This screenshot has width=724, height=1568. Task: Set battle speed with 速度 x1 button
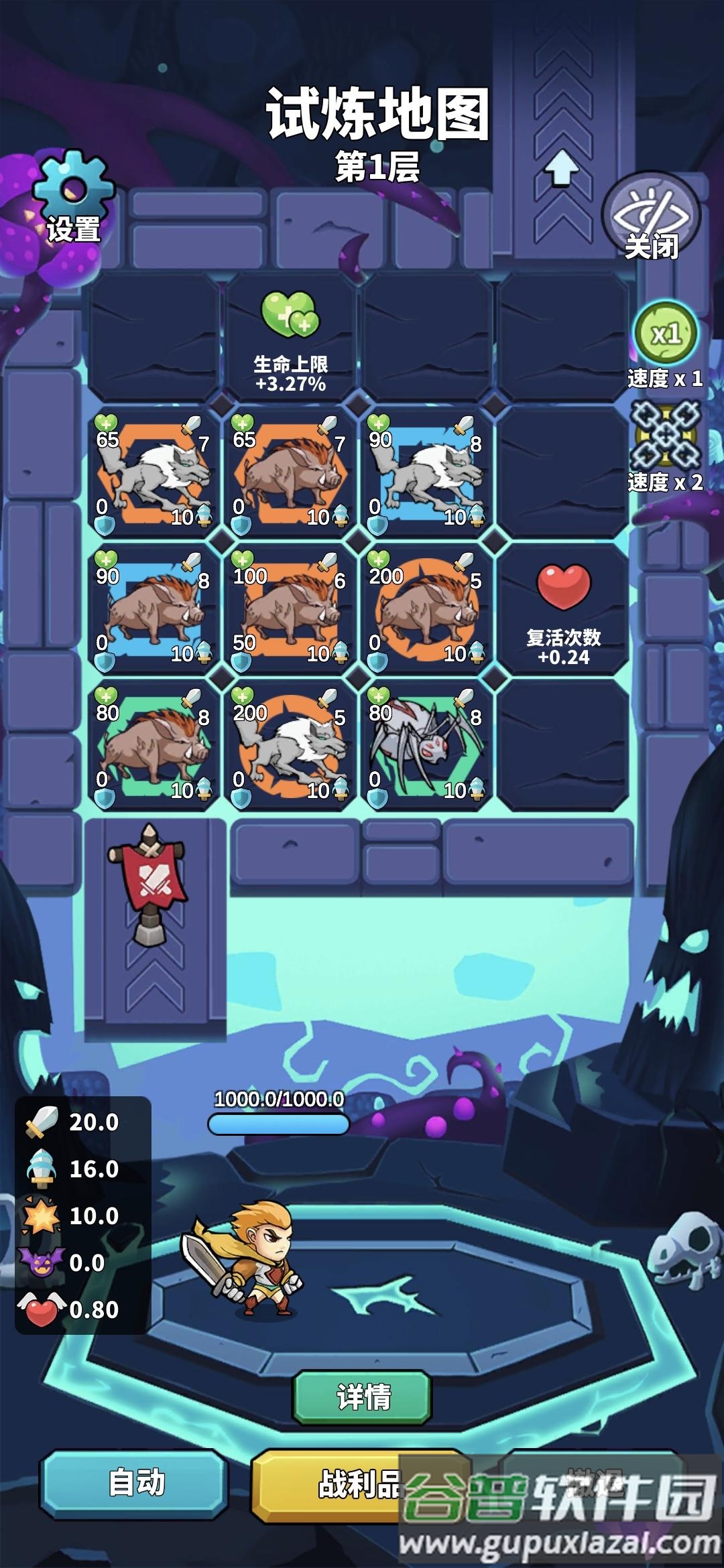pos(666,334)
